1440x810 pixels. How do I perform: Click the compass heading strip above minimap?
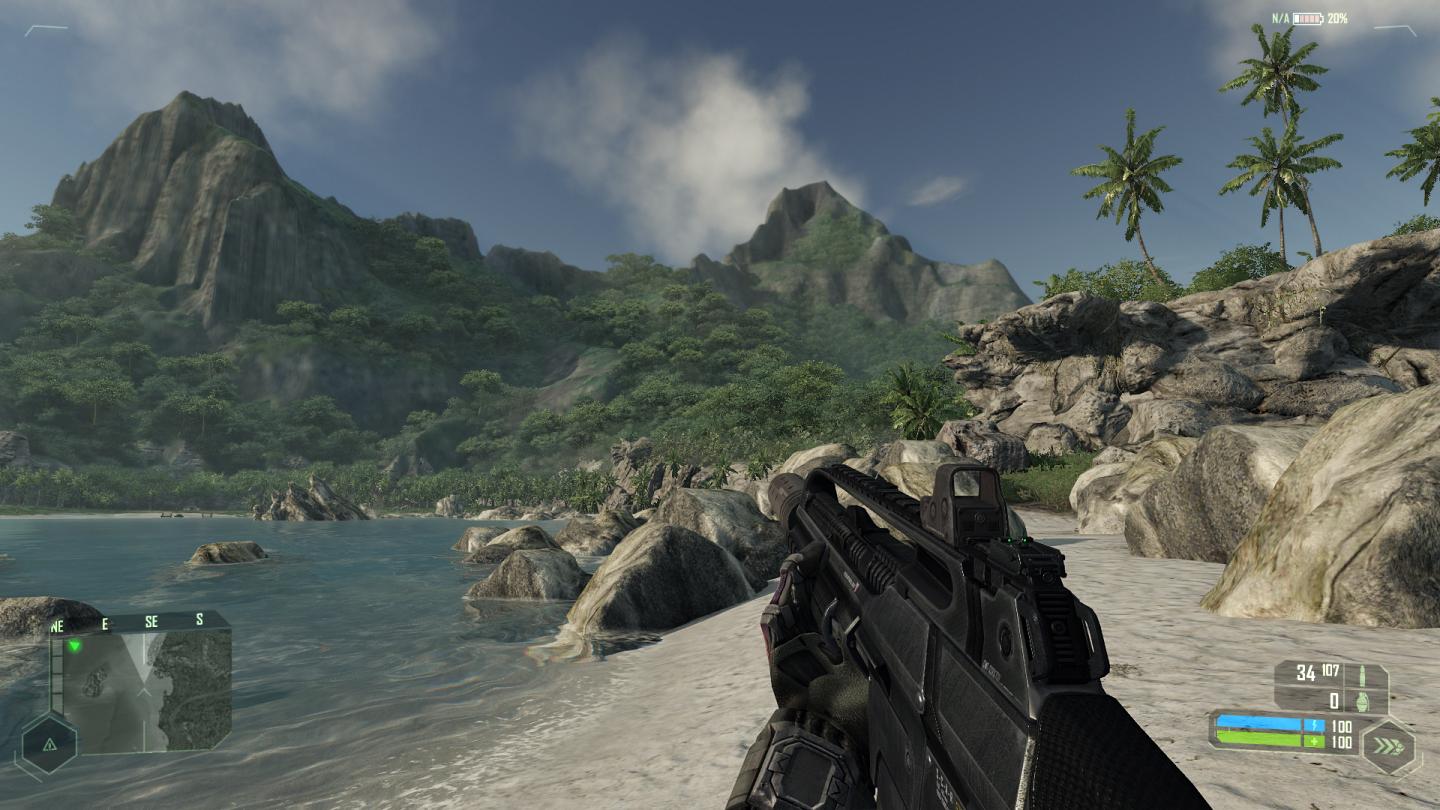pos(140,621)
